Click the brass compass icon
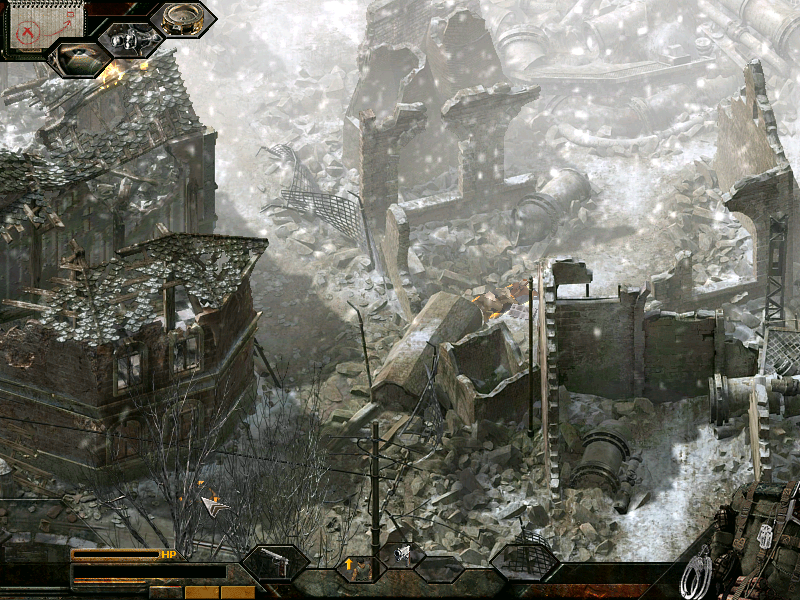The height and width of the screenshot is (600, 800). [182, 18]
